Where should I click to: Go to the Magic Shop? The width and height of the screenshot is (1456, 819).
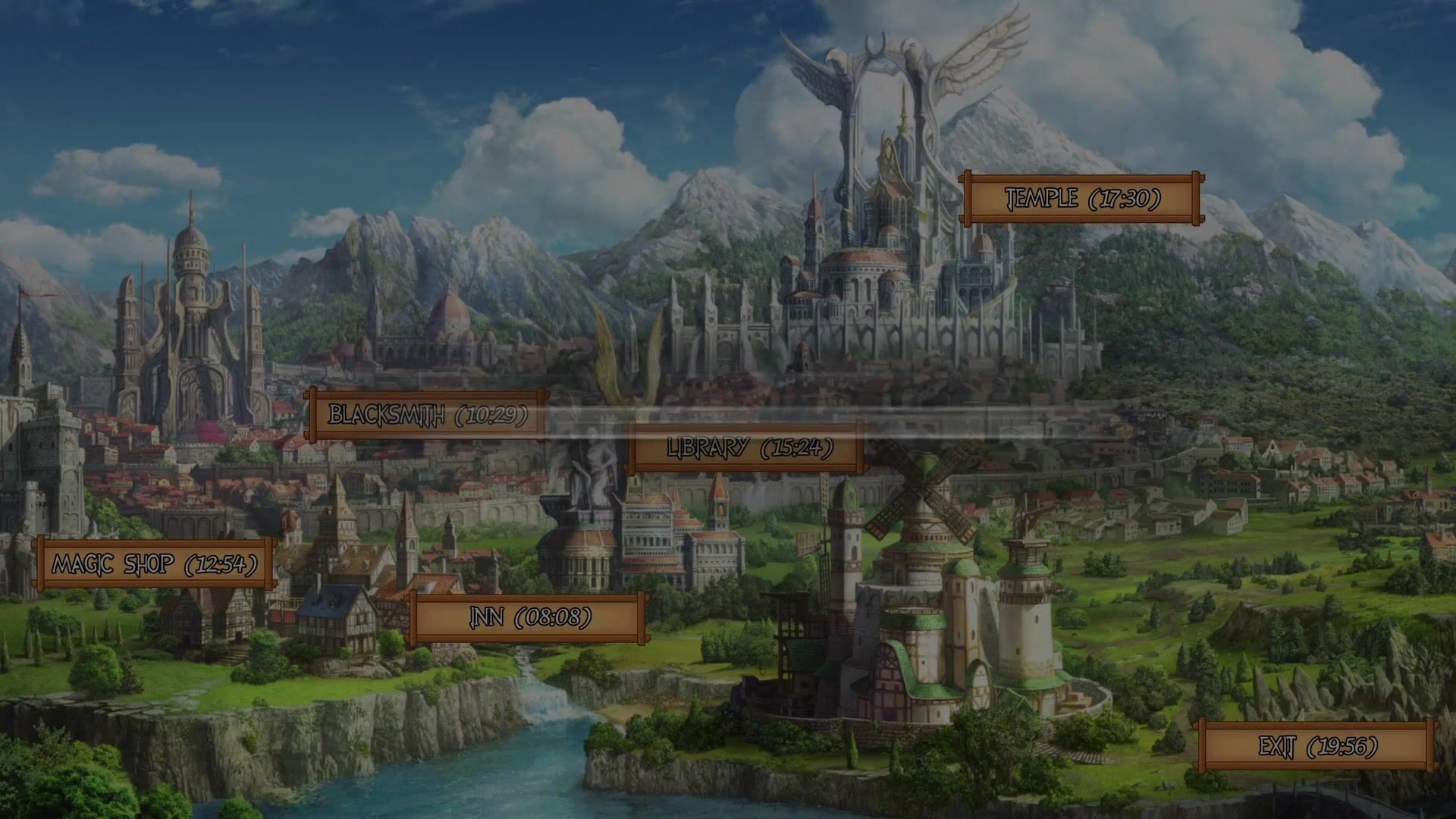[154, 563]
